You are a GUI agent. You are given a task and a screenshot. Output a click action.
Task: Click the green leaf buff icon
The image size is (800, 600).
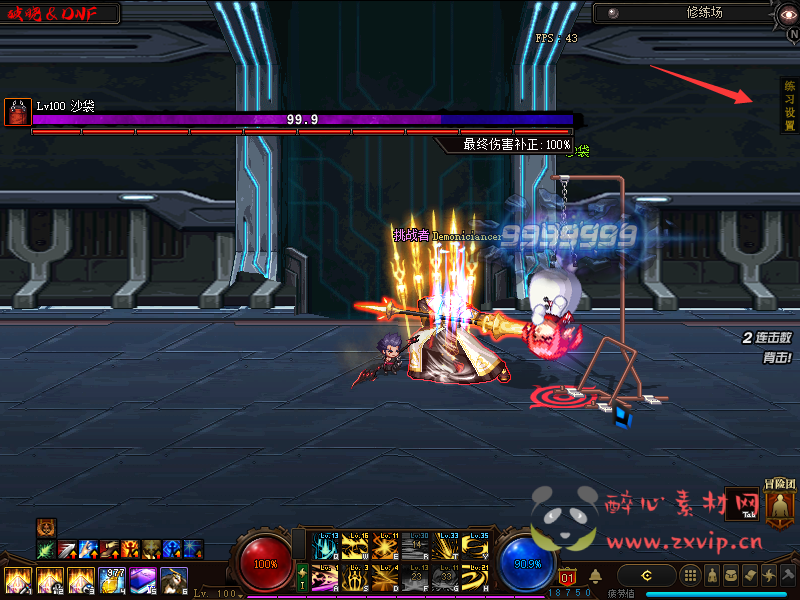click(x=45, y=549)
